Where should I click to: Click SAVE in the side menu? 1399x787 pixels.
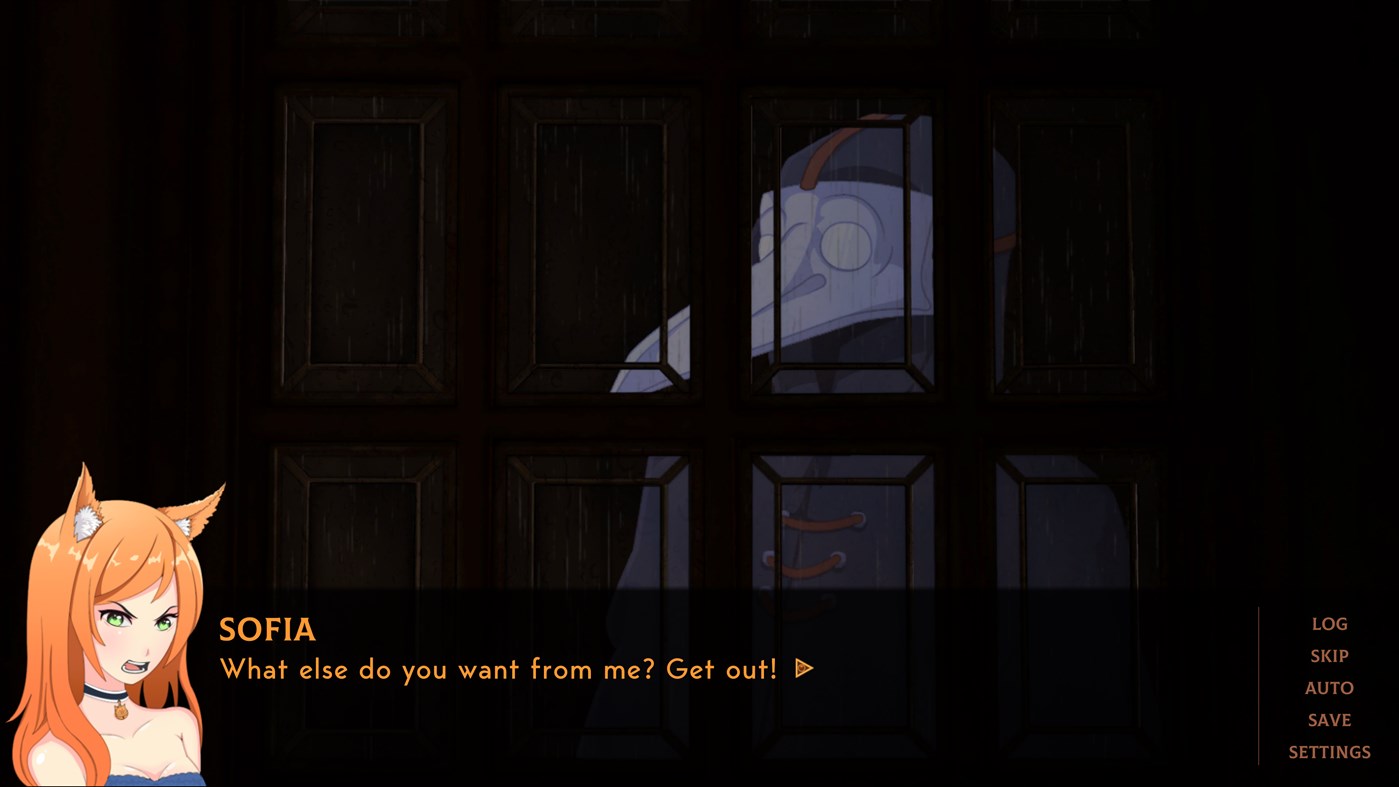[x=1329, y=719]
